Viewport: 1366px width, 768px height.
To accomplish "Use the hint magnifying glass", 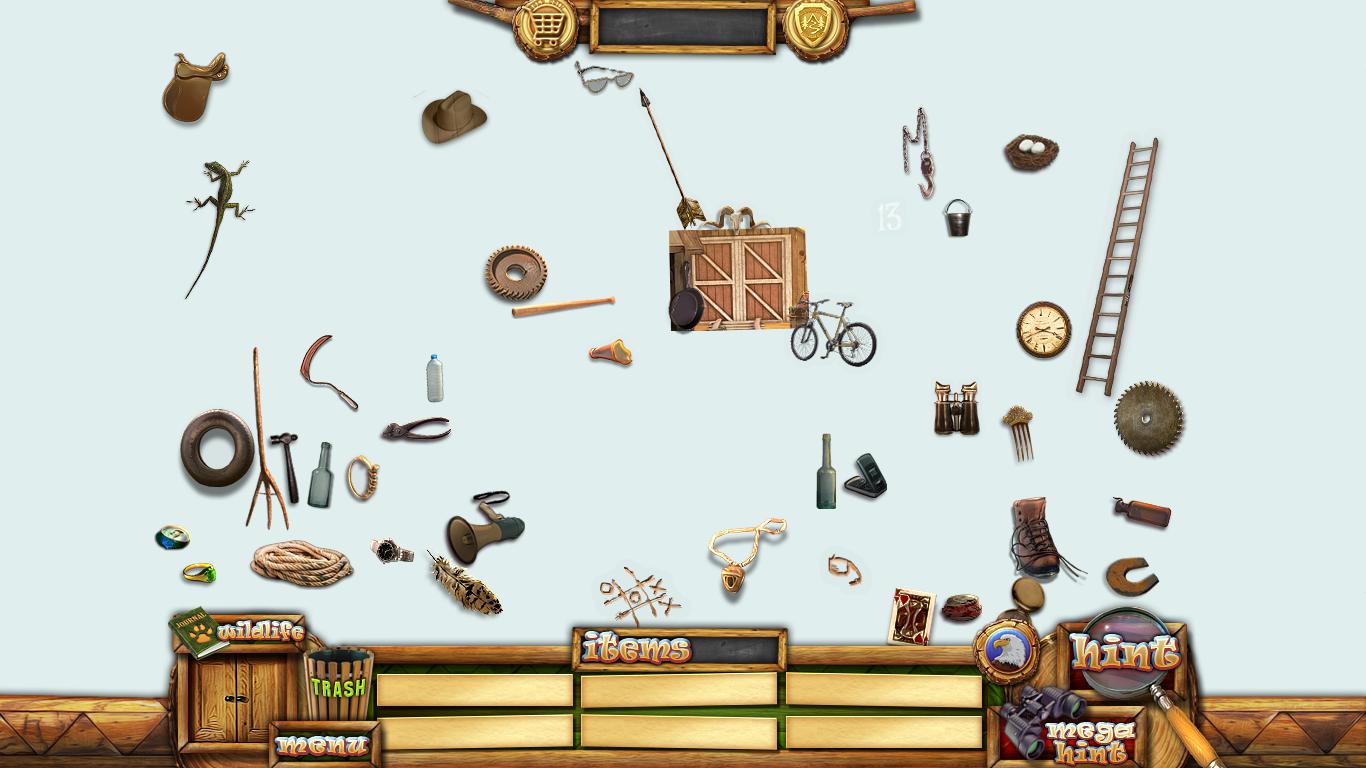I will [x=1126, y=654].
